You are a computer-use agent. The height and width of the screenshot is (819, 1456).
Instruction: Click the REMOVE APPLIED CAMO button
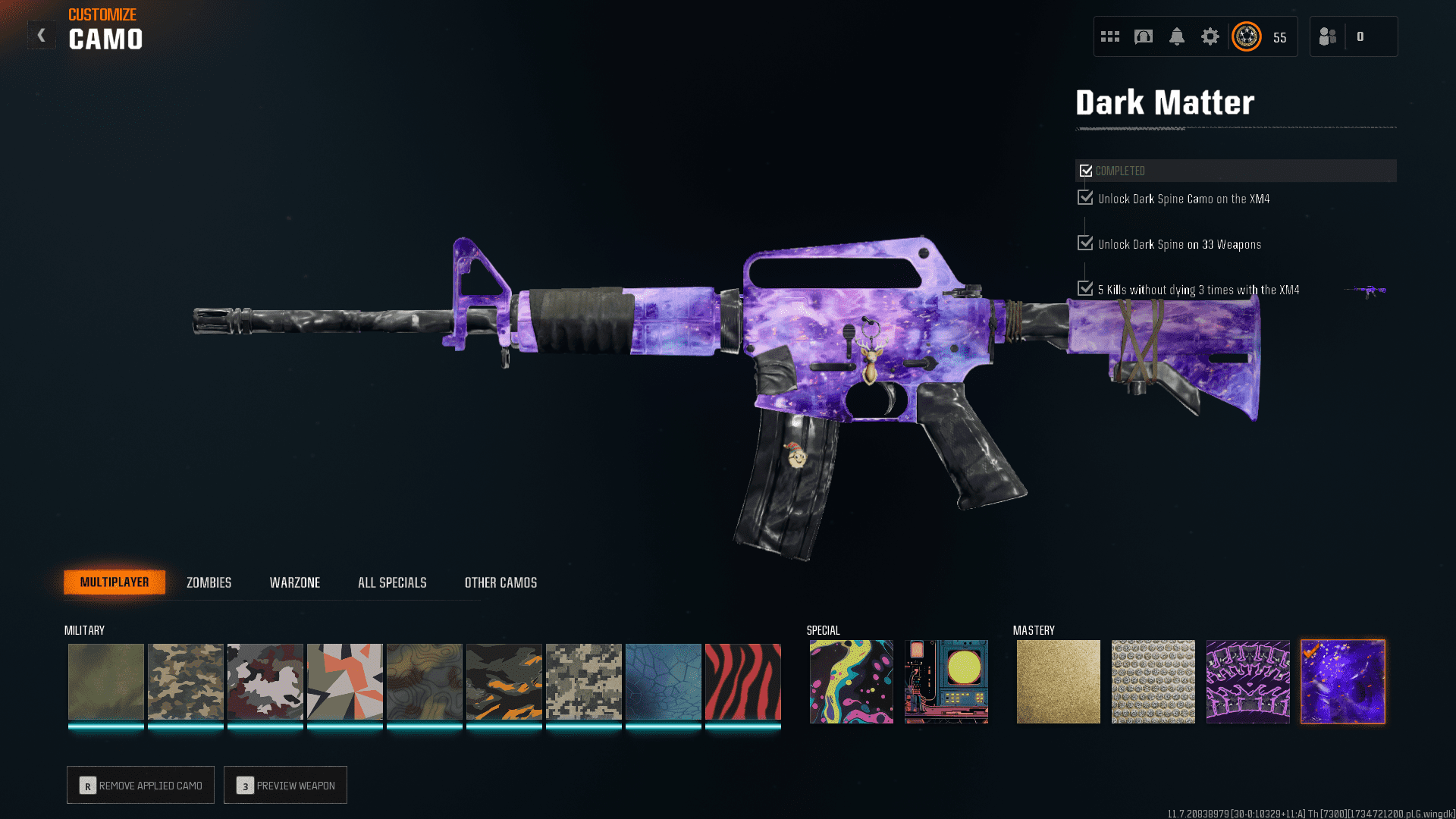(x=140, y=785)
